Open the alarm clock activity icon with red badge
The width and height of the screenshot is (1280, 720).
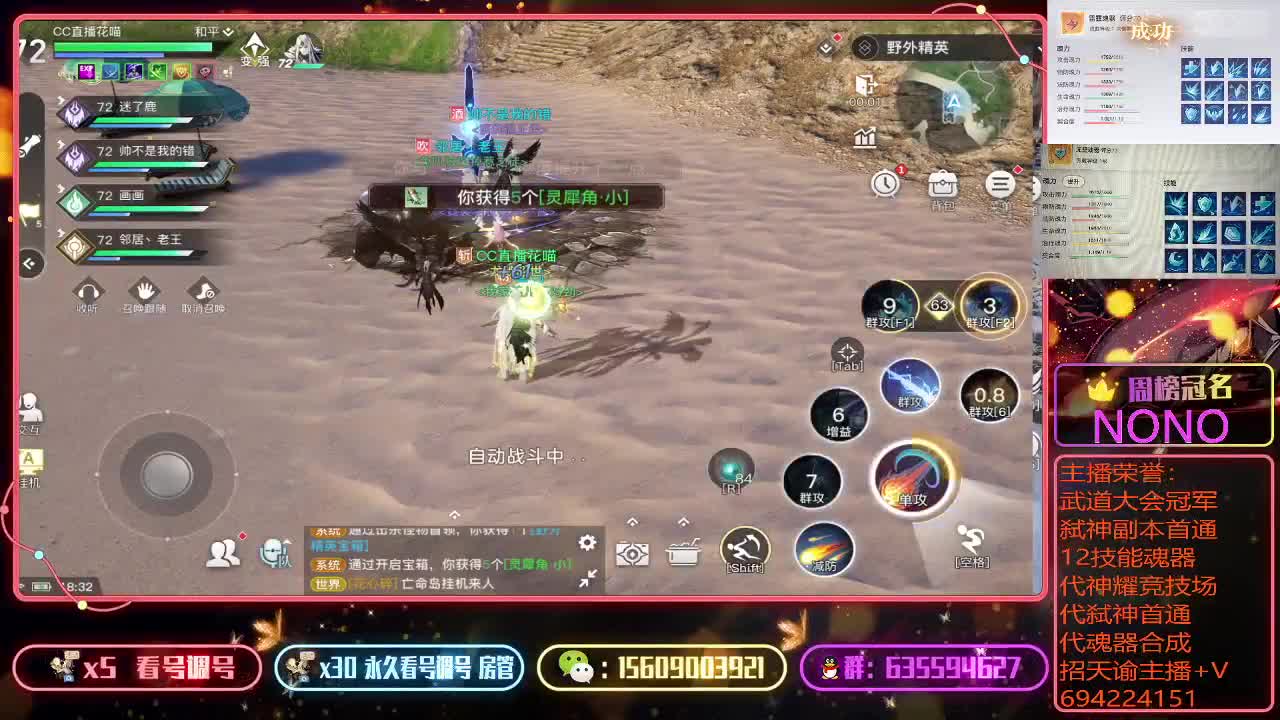pyautogui.click(x=884, y=184)
